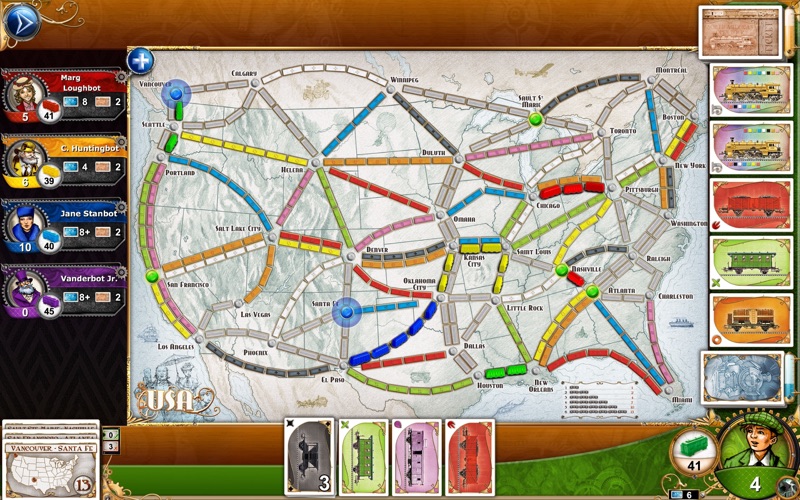The image size is (800, 500).
Task: Select Vanderbot Jr.'s player panel
Action: (62, 291)
